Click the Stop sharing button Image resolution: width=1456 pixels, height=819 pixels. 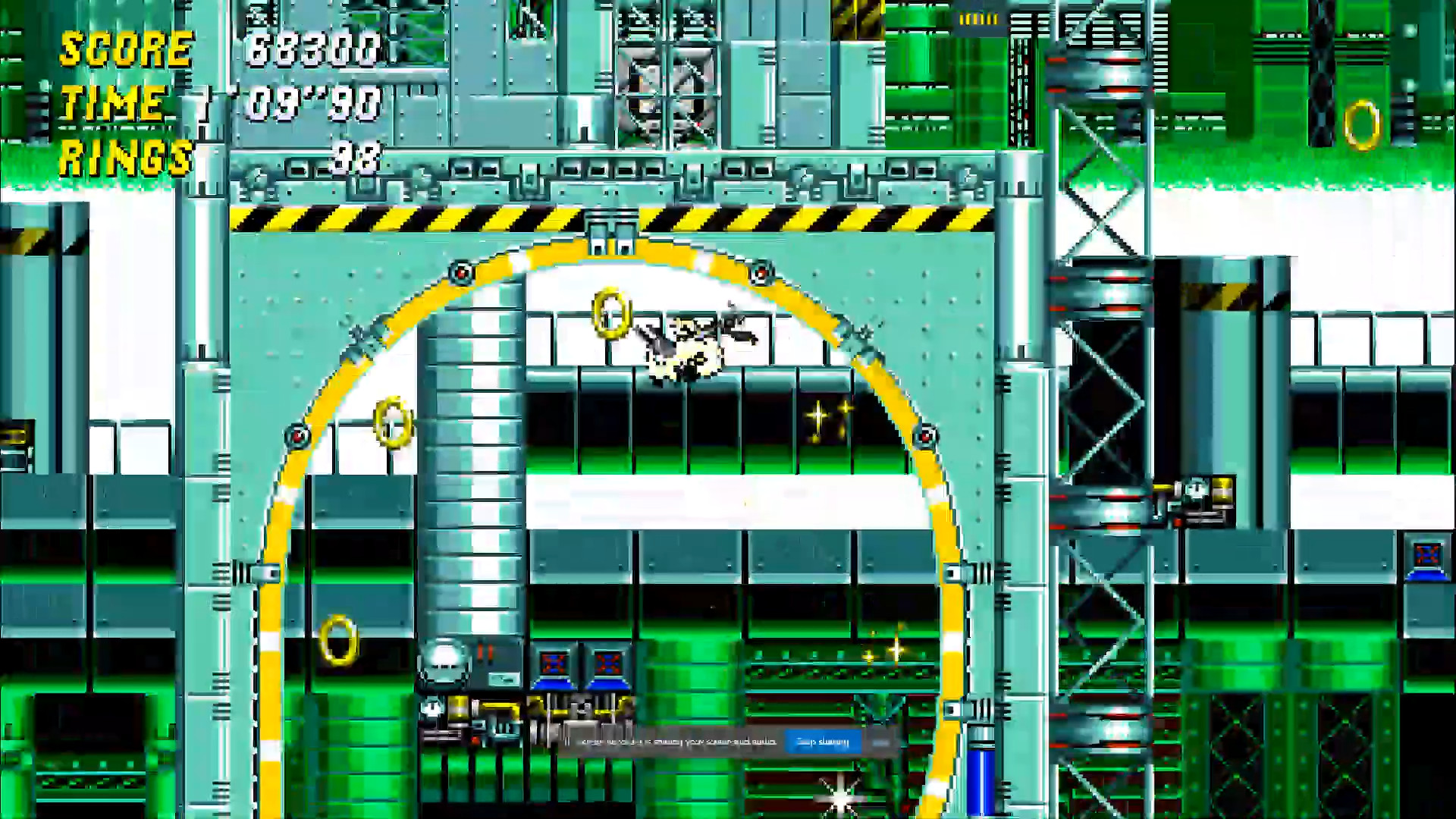point(823,742)
